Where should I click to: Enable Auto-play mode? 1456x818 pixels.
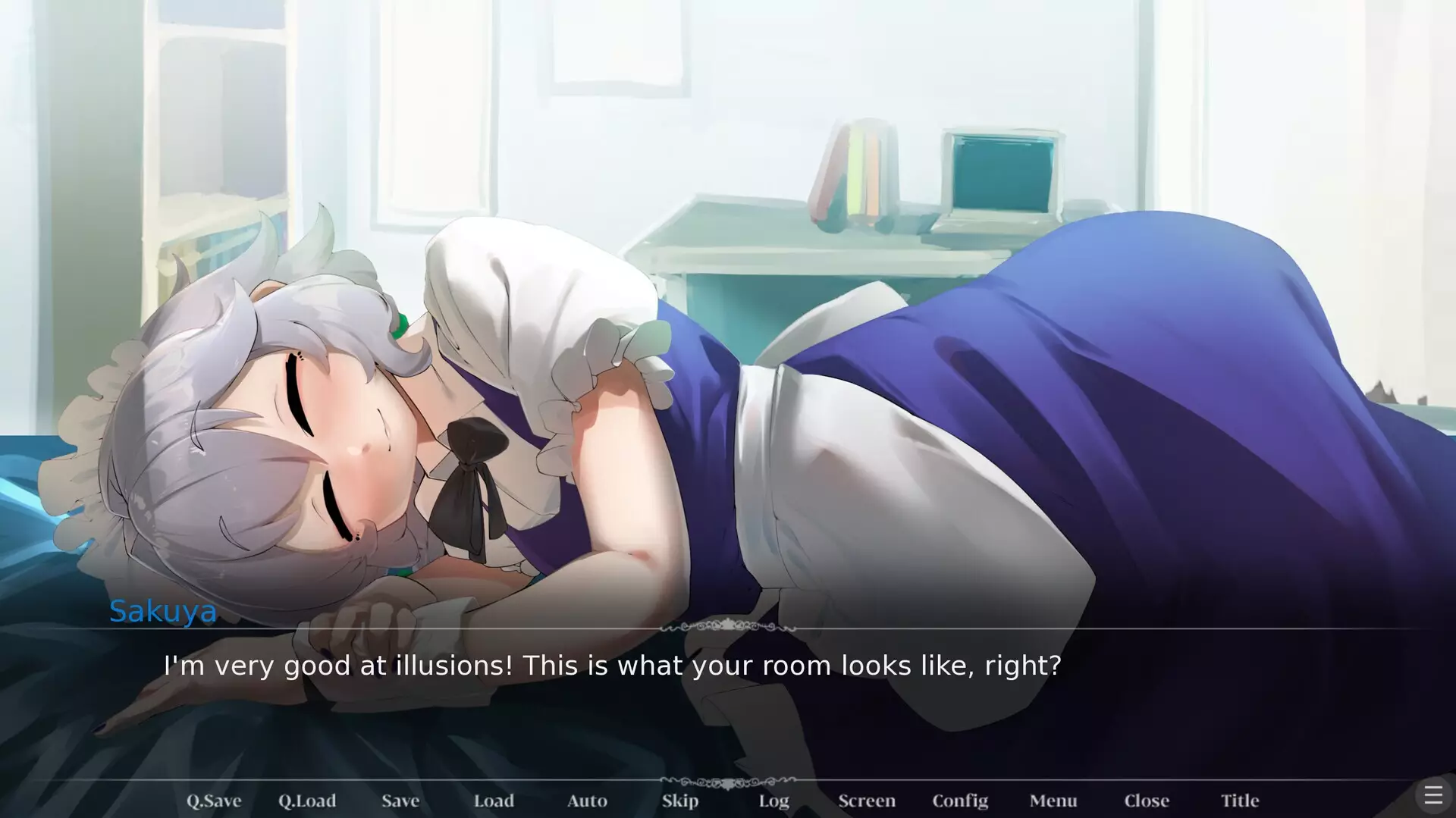click(587, 801)
